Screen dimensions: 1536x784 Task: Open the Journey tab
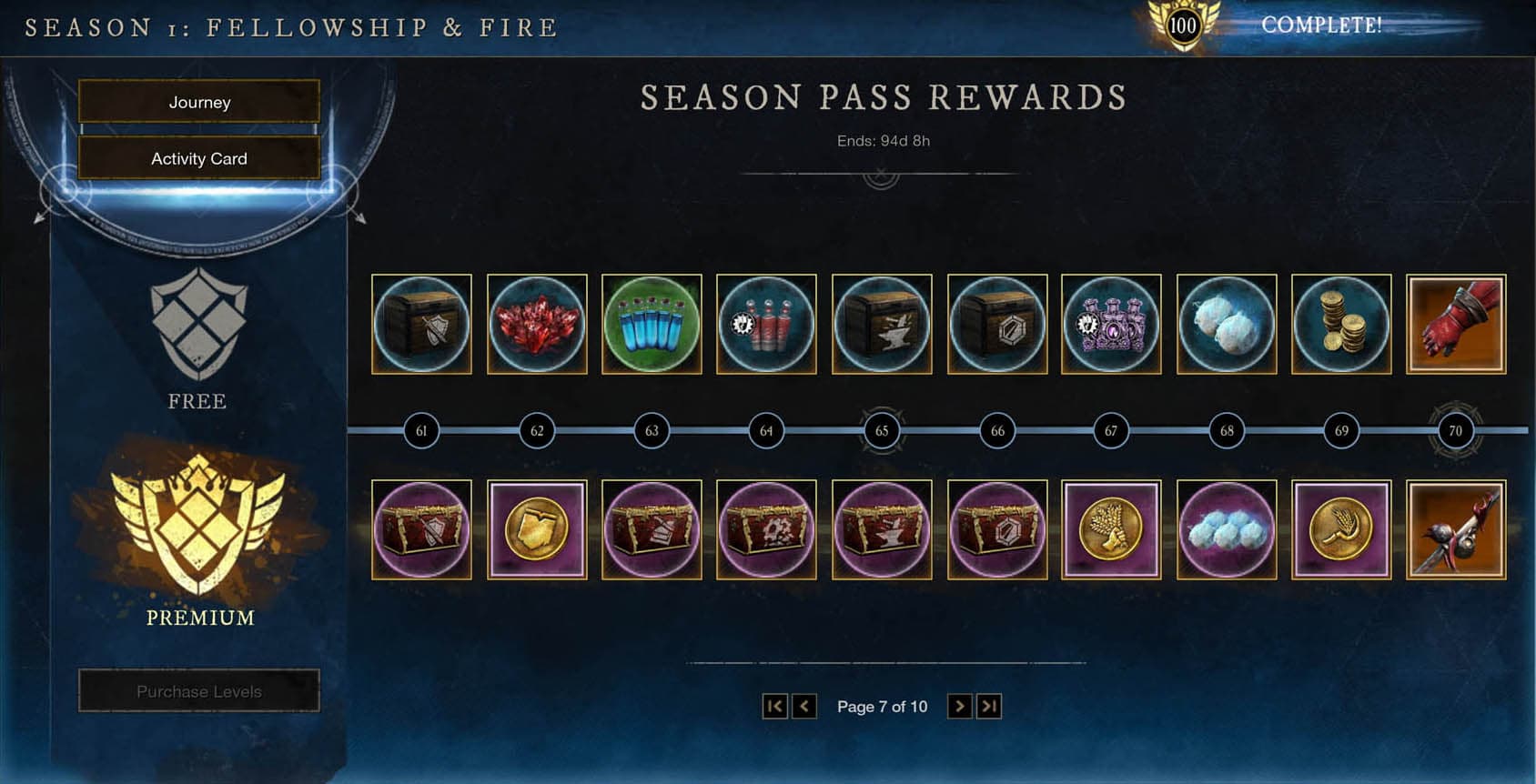click(198, 102)
